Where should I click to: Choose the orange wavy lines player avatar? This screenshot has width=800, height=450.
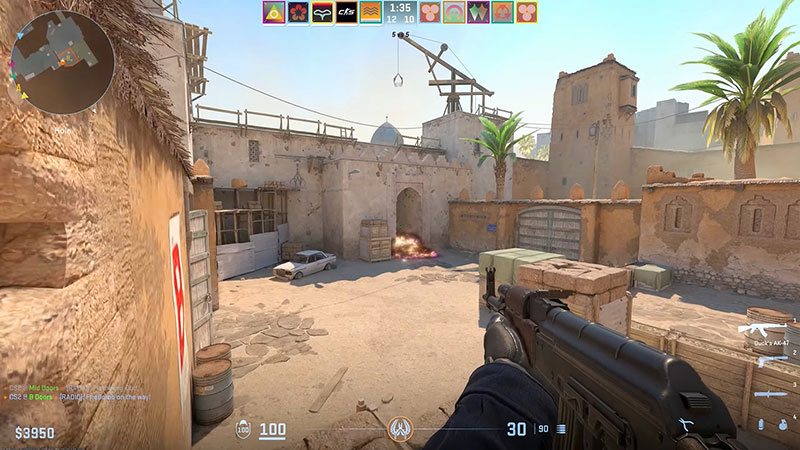[370, 13]
